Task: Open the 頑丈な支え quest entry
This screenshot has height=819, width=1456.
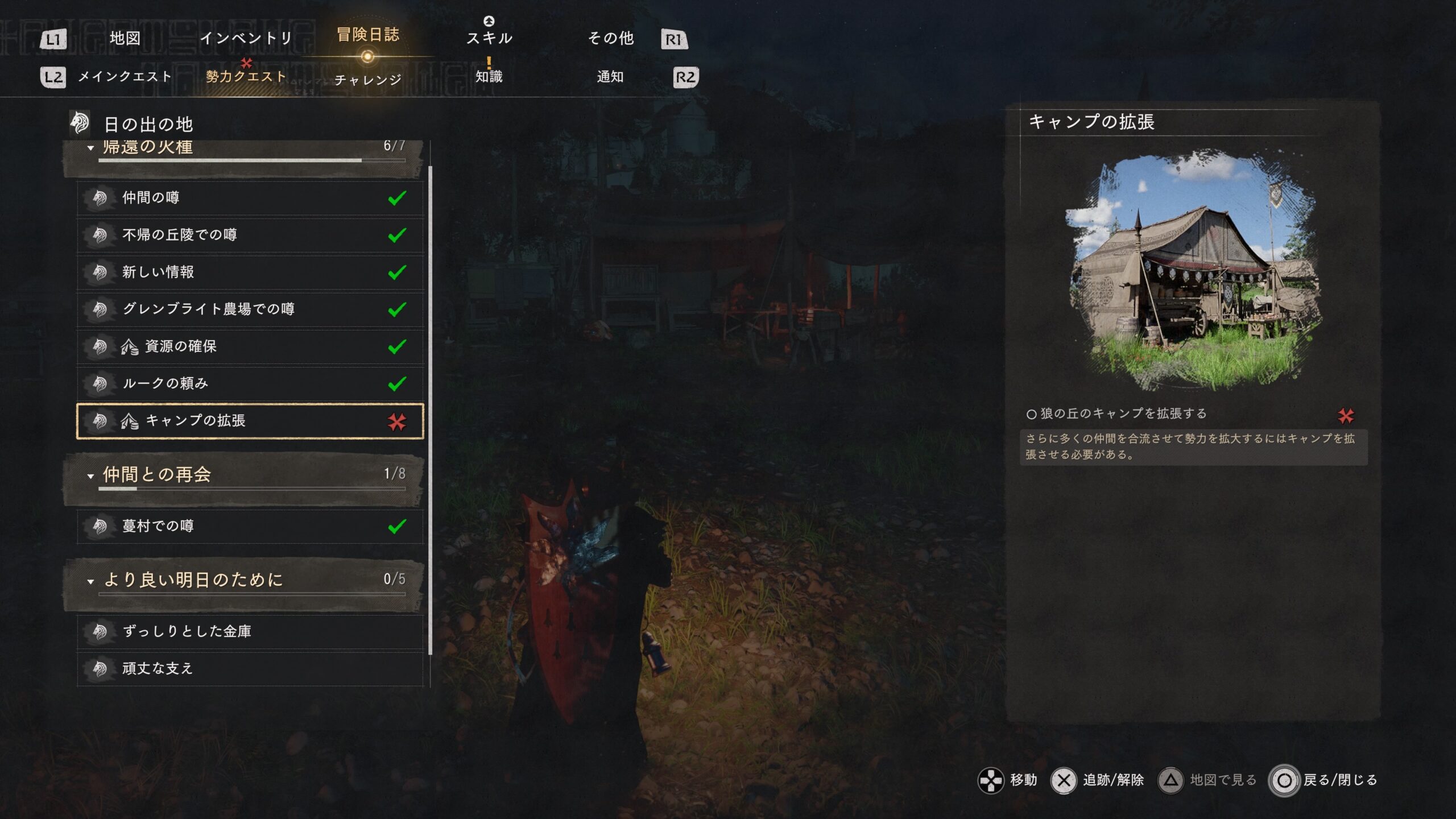Action: click(250, 668)
